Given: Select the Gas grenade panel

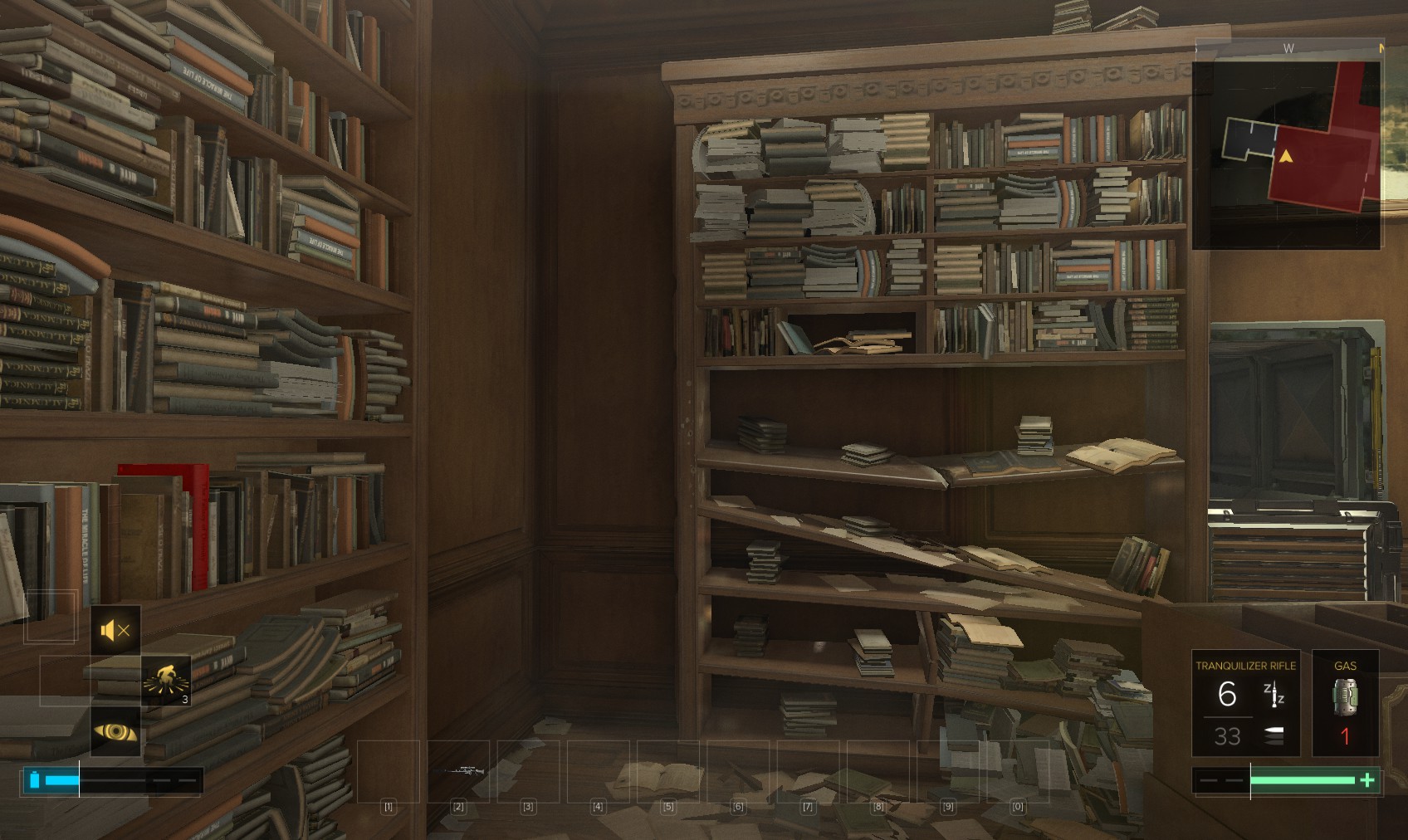Looking at the screenshot, I should [x=1345, y=703].
